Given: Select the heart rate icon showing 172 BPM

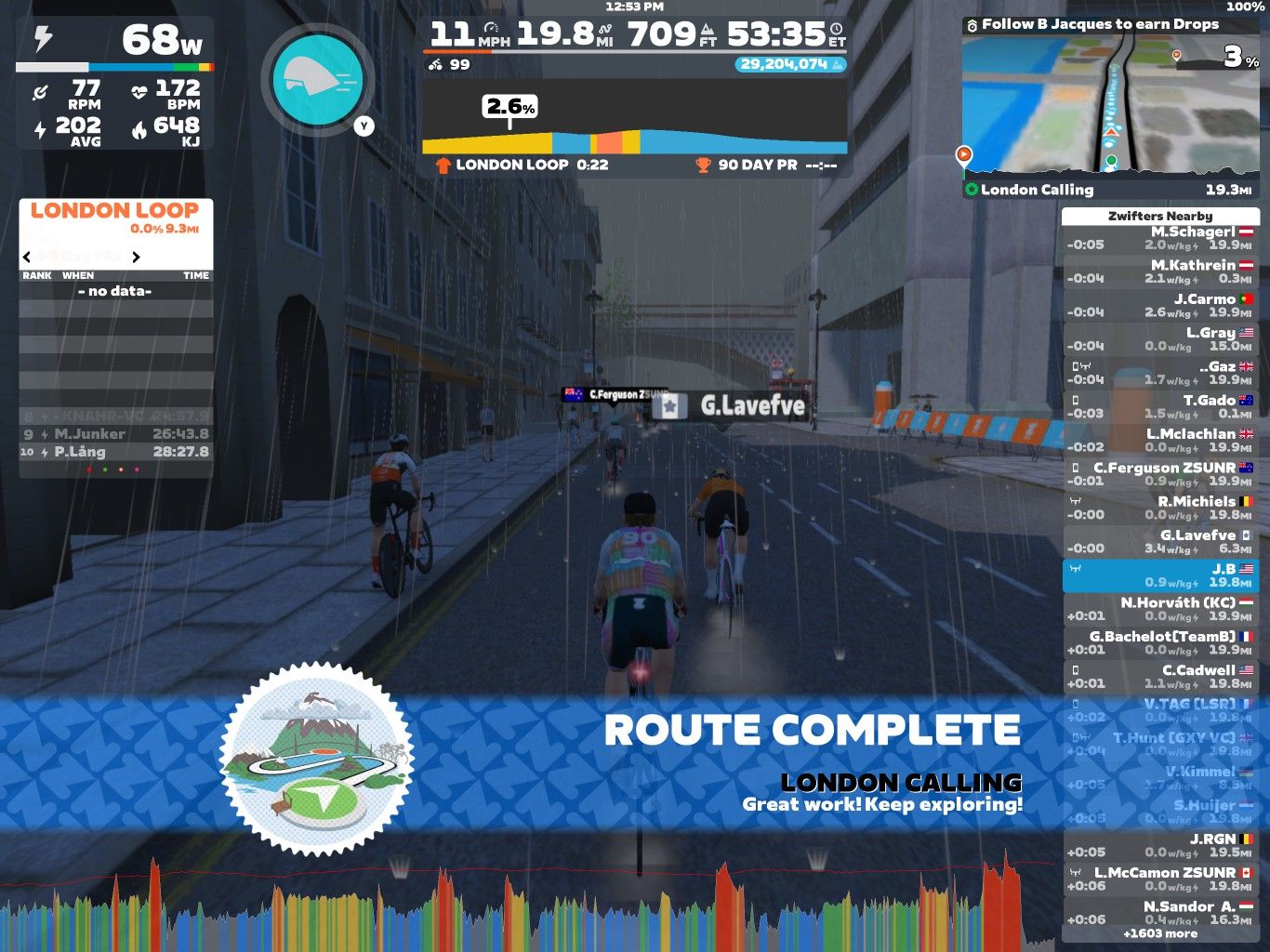Looking at the screenshot, I should [x=140, y=89].
